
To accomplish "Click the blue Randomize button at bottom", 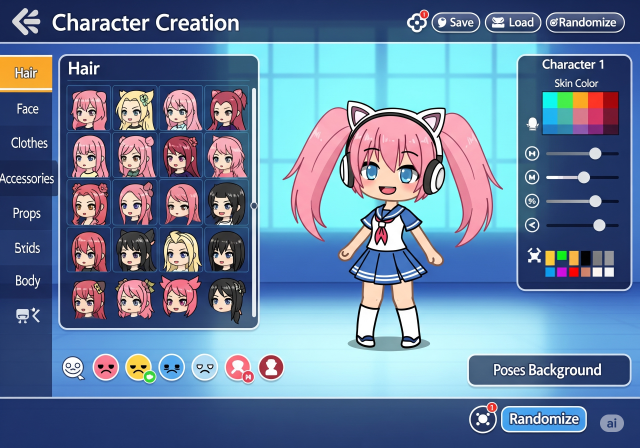I will (543, 419).
